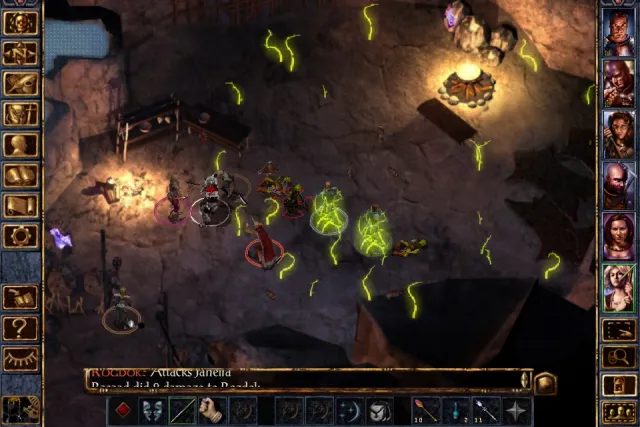The height and width of the screenshot is (427, 640).
Task: Select the quick item slot showing 11
Action: pos(487,410)
